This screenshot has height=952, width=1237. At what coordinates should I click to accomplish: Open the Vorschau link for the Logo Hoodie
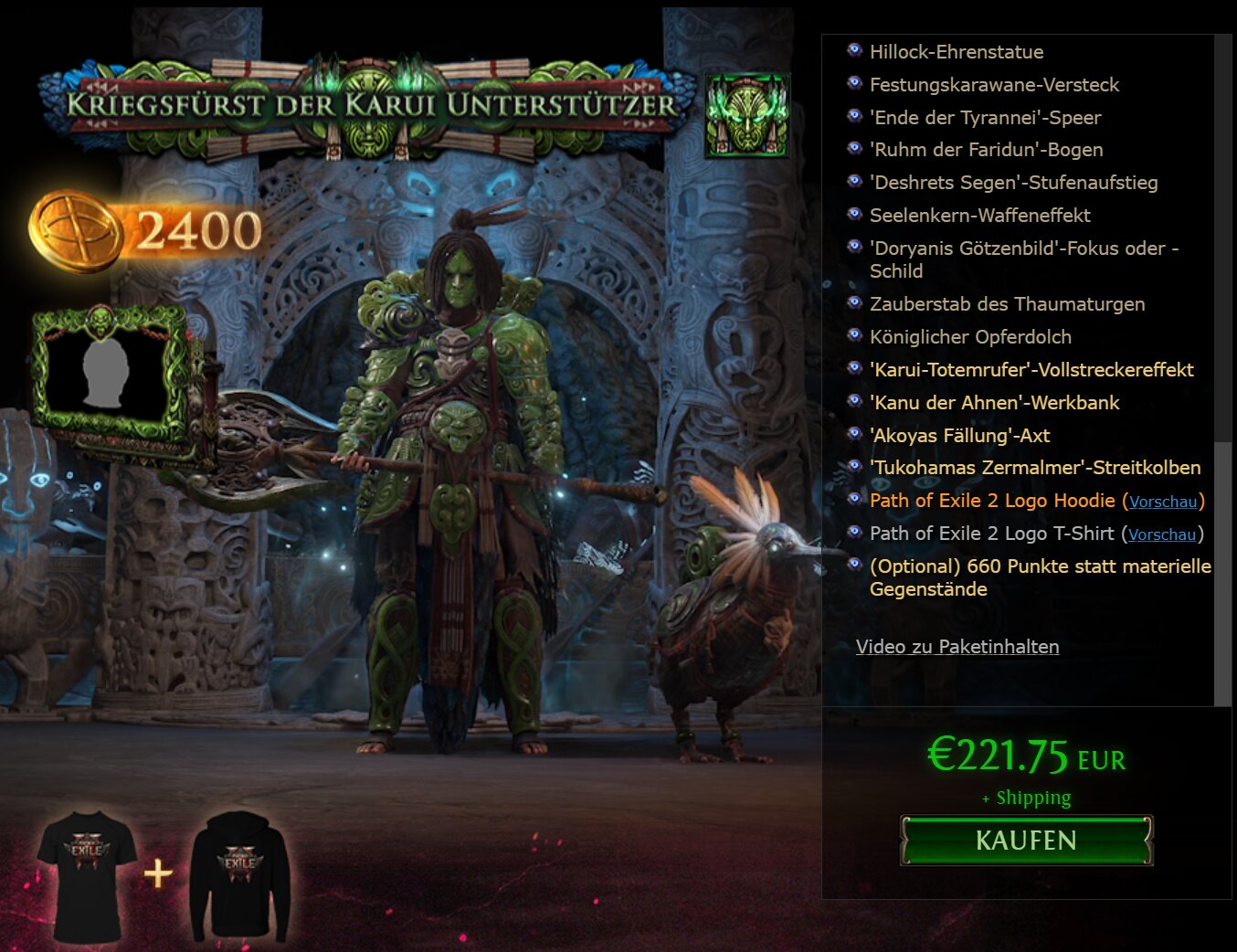(1162, 502)
